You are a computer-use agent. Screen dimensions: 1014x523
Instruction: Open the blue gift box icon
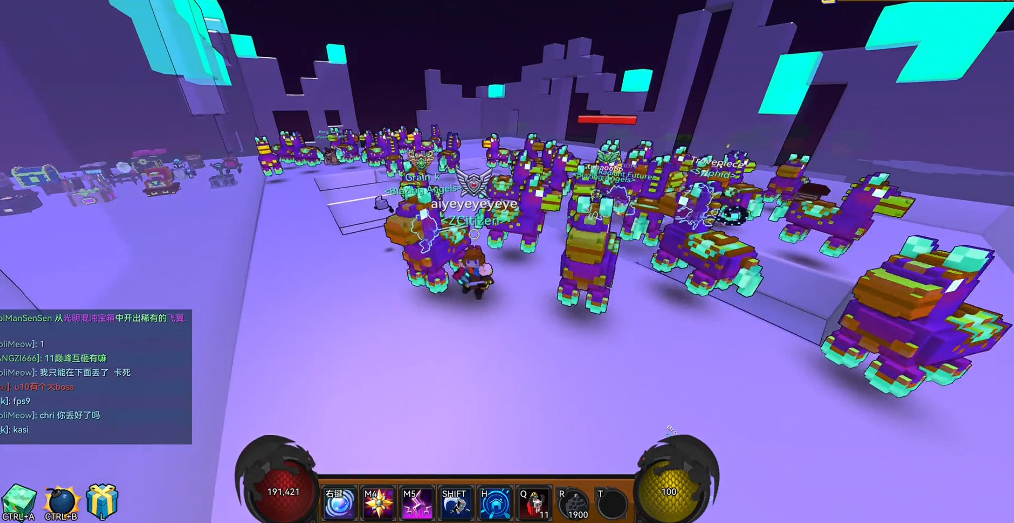[x=101, y=499]
